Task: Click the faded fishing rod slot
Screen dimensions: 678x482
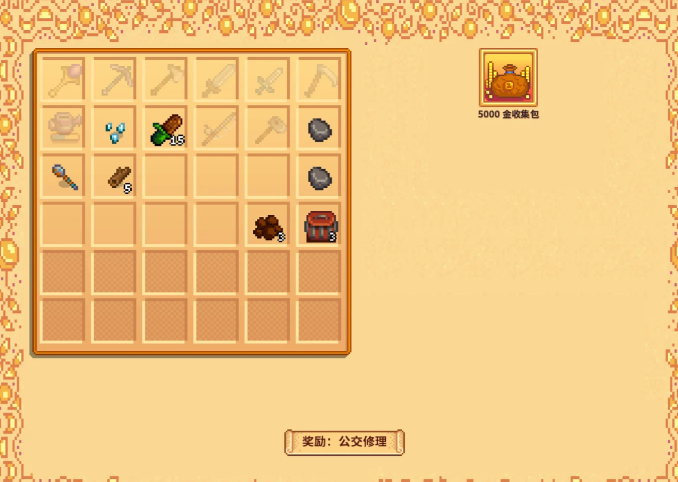Action: pyautogui.click(x=218, y=129)
